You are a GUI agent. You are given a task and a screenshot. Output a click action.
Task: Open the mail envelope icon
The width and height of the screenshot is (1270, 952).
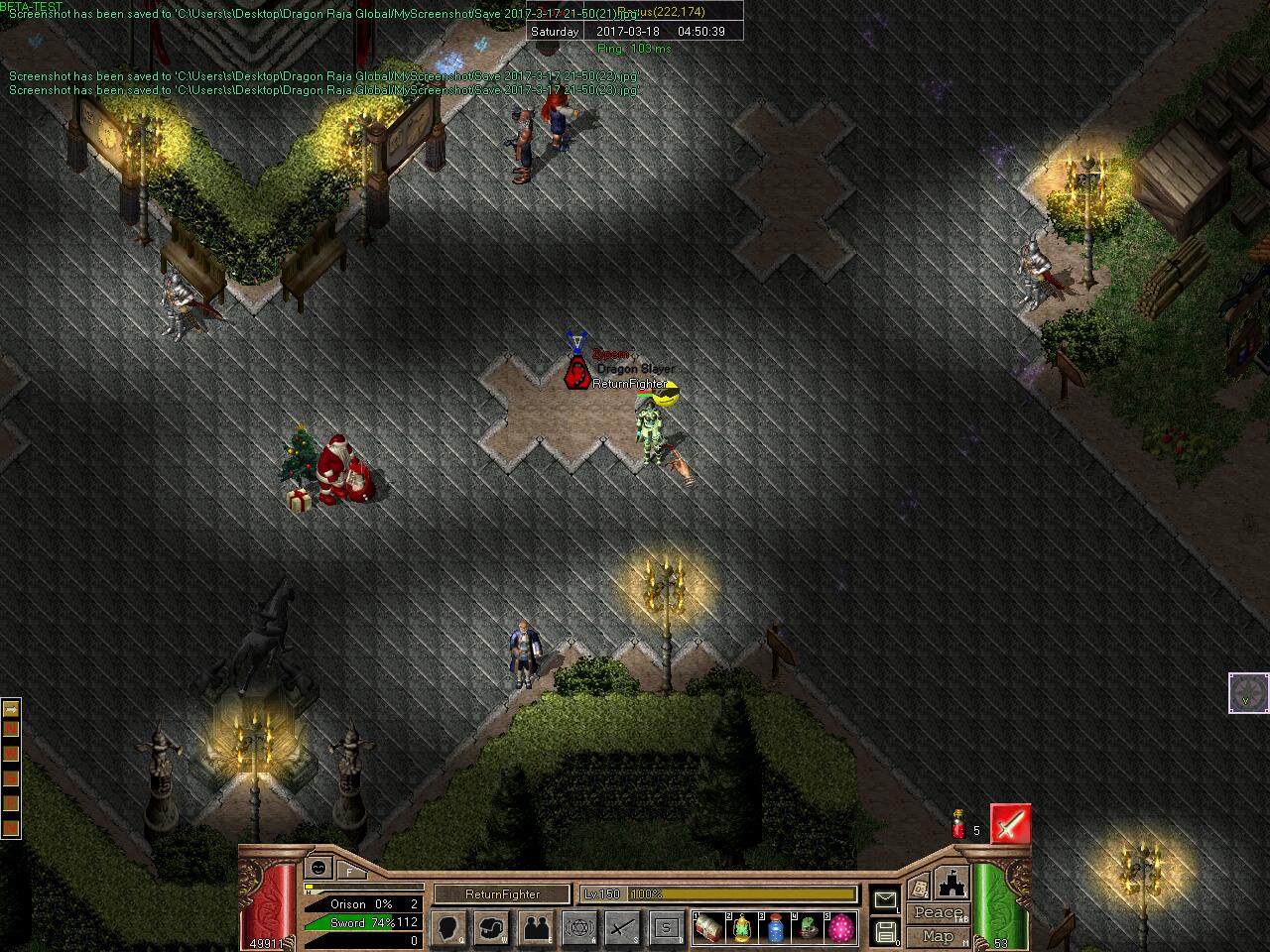pos(885,899)
